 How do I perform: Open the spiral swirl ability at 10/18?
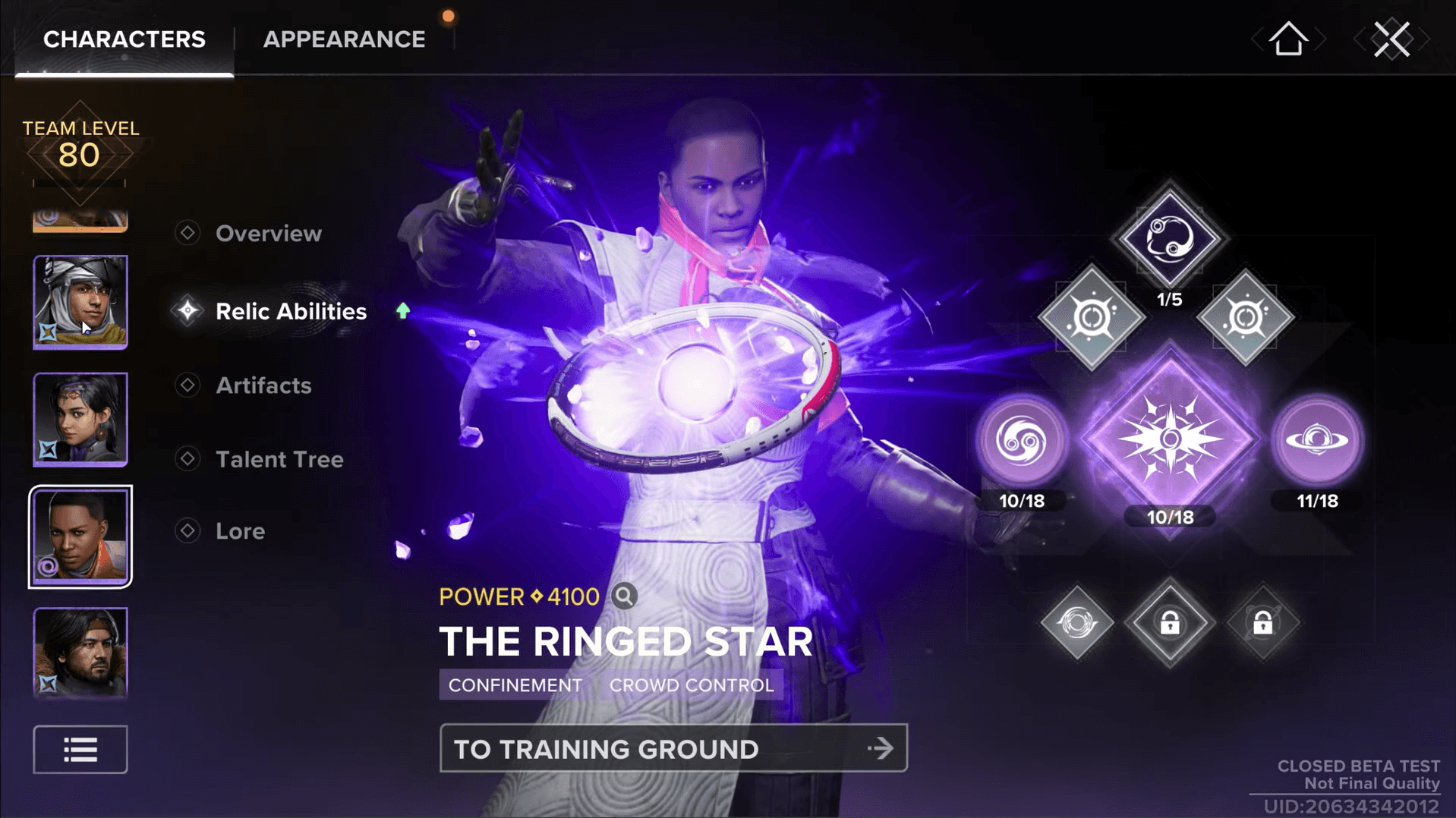coord(1022,440)
